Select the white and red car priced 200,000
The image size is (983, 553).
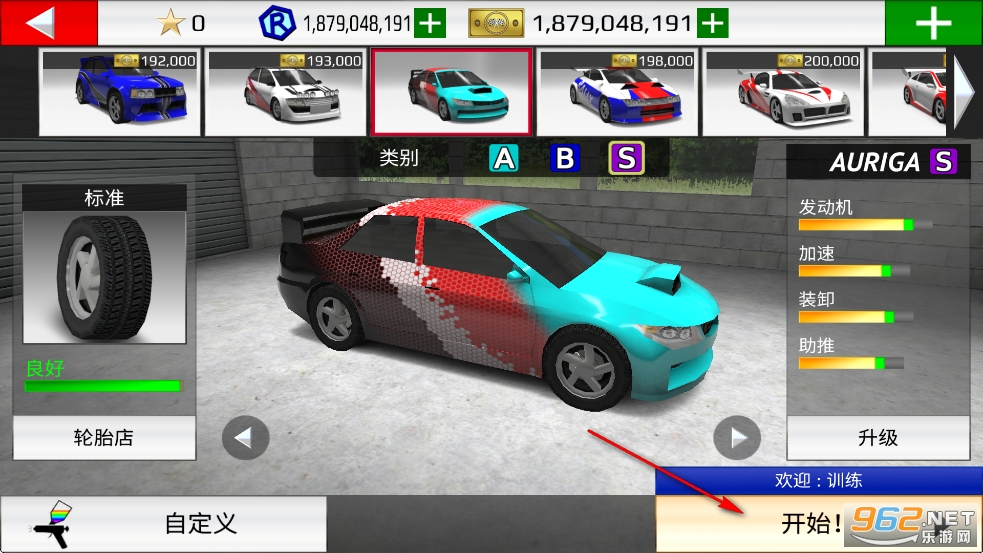pyautogui.click(x=784, y=92)
